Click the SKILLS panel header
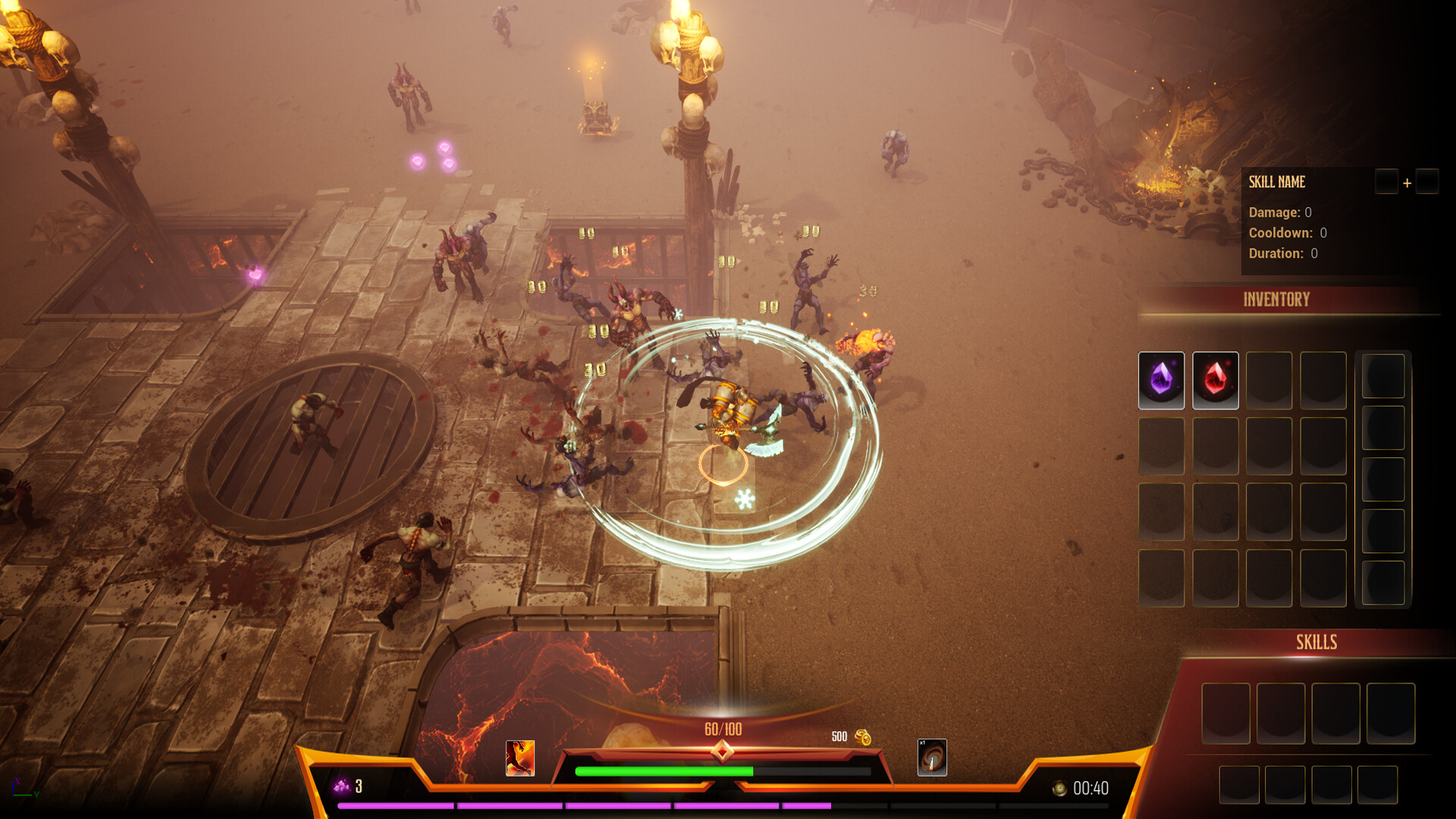The height and width of the screenshot is (819, 1456). pos(1317,642)
